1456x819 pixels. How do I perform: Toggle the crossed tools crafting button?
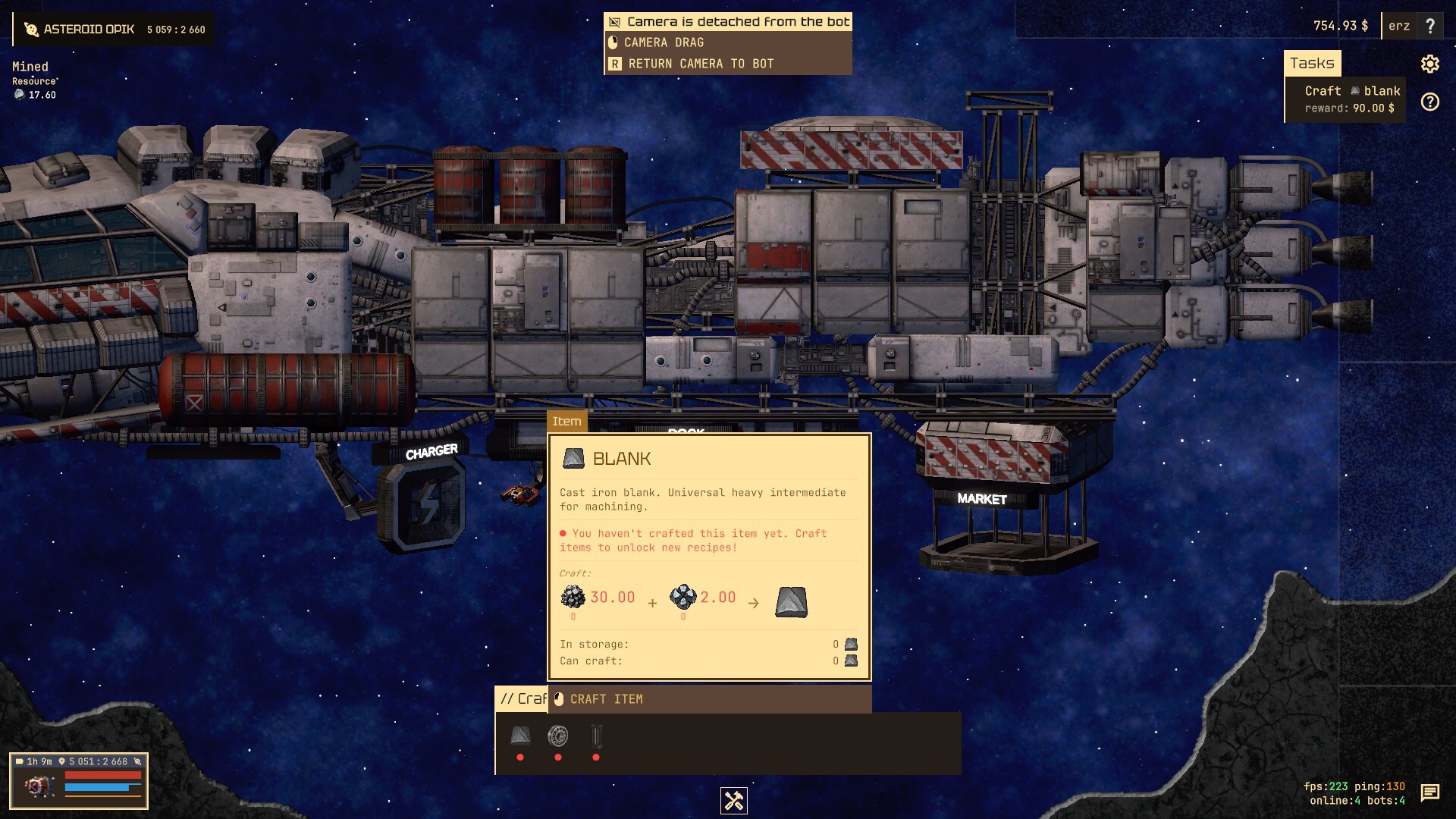point(733,801)
